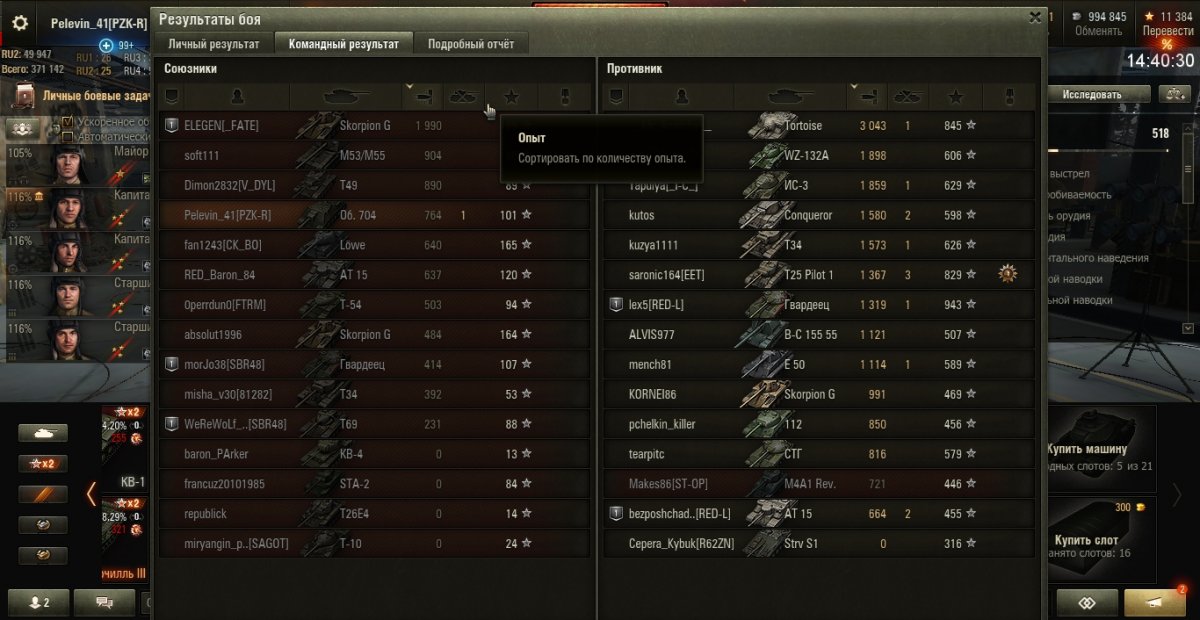Select ELEGEN[_FATE] Skorpion G row
Image resolution: width=1200 pixels, height=620 pixels.
374,126
